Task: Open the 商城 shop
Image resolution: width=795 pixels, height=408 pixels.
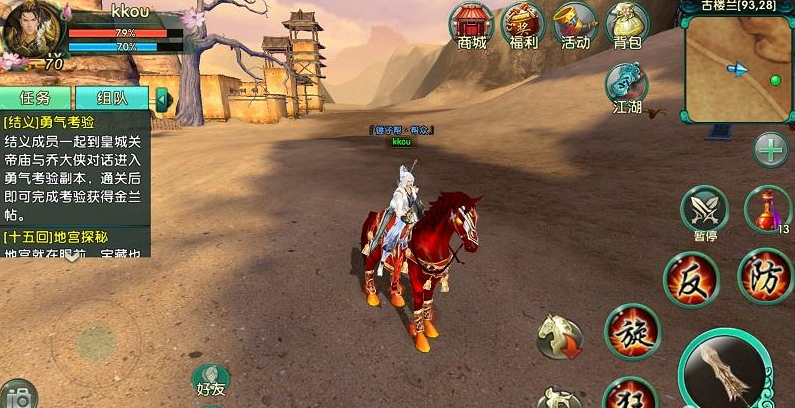Action: pyautogui.click(x=471, y=24)
